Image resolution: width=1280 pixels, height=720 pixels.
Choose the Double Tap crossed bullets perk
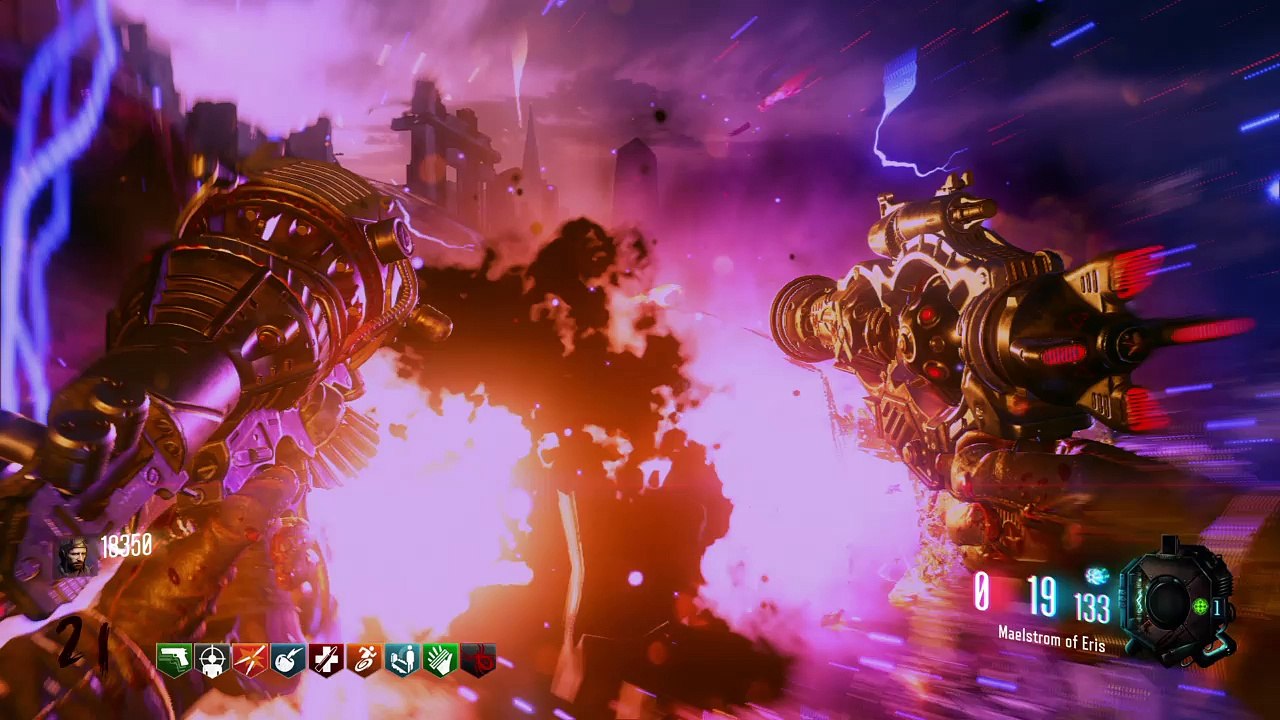(x=250, y=660)
